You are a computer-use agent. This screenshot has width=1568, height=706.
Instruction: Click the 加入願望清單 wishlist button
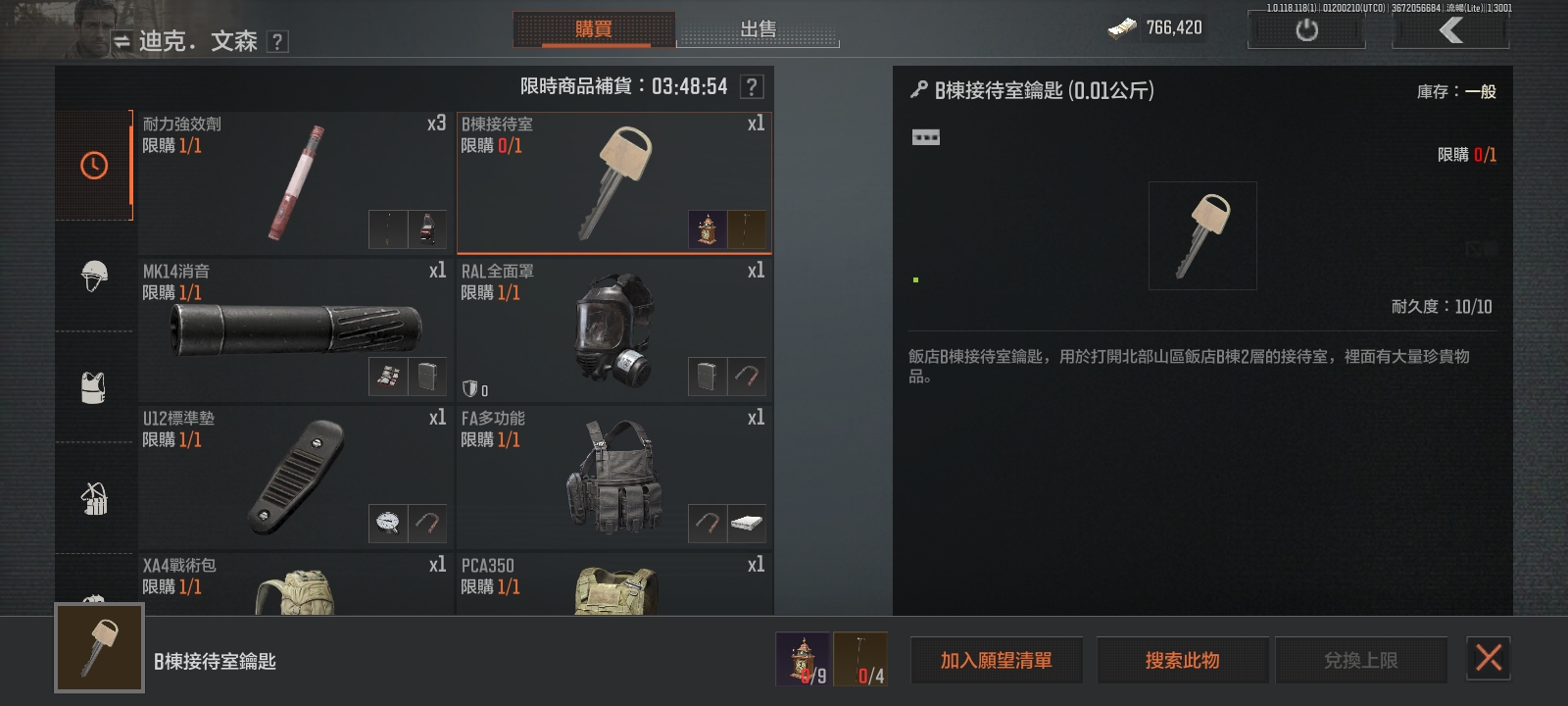(997, 660)
